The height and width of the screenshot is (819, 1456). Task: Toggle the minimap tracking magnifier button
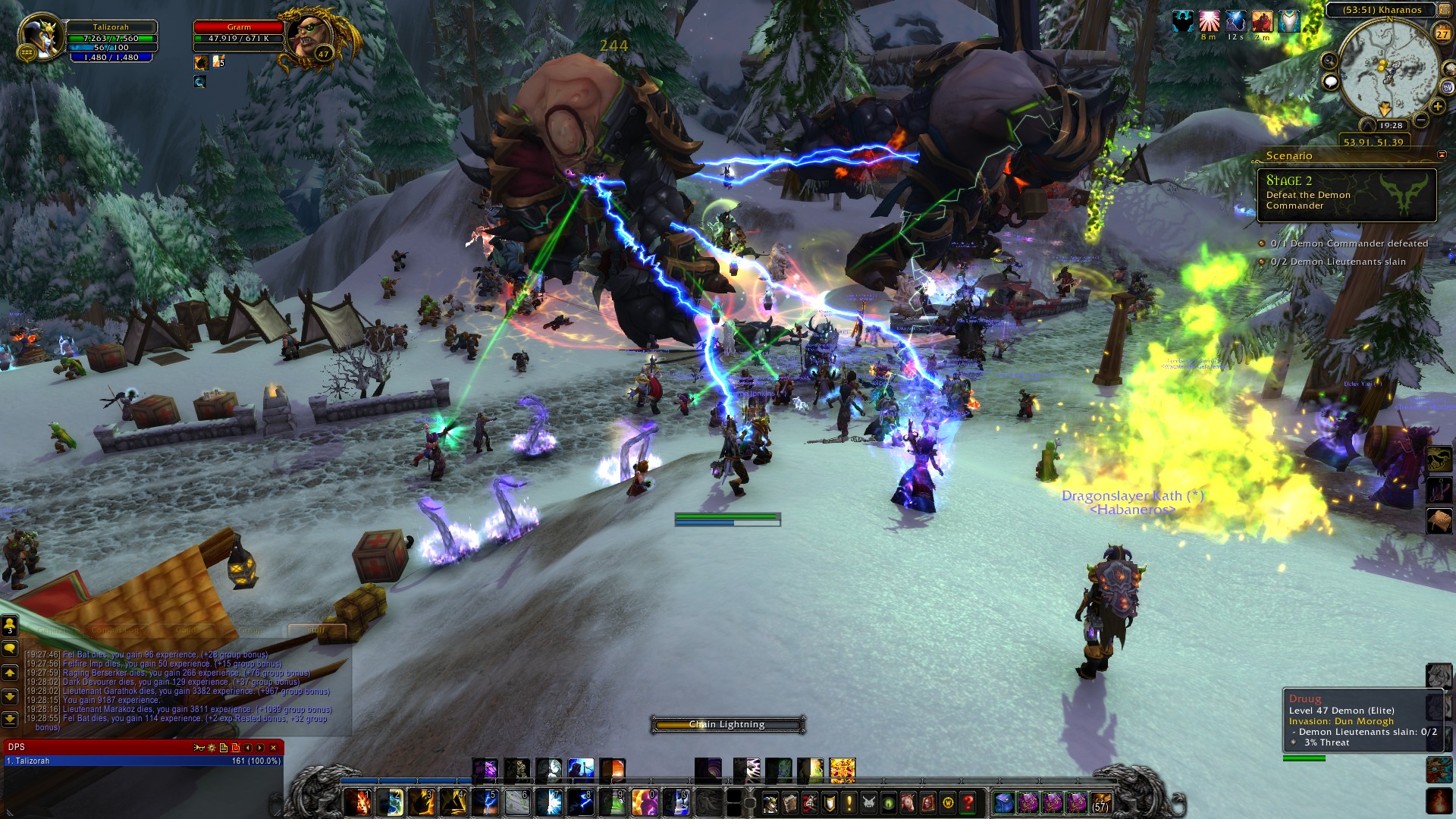pyautogui.click(x=1329, y=61)
